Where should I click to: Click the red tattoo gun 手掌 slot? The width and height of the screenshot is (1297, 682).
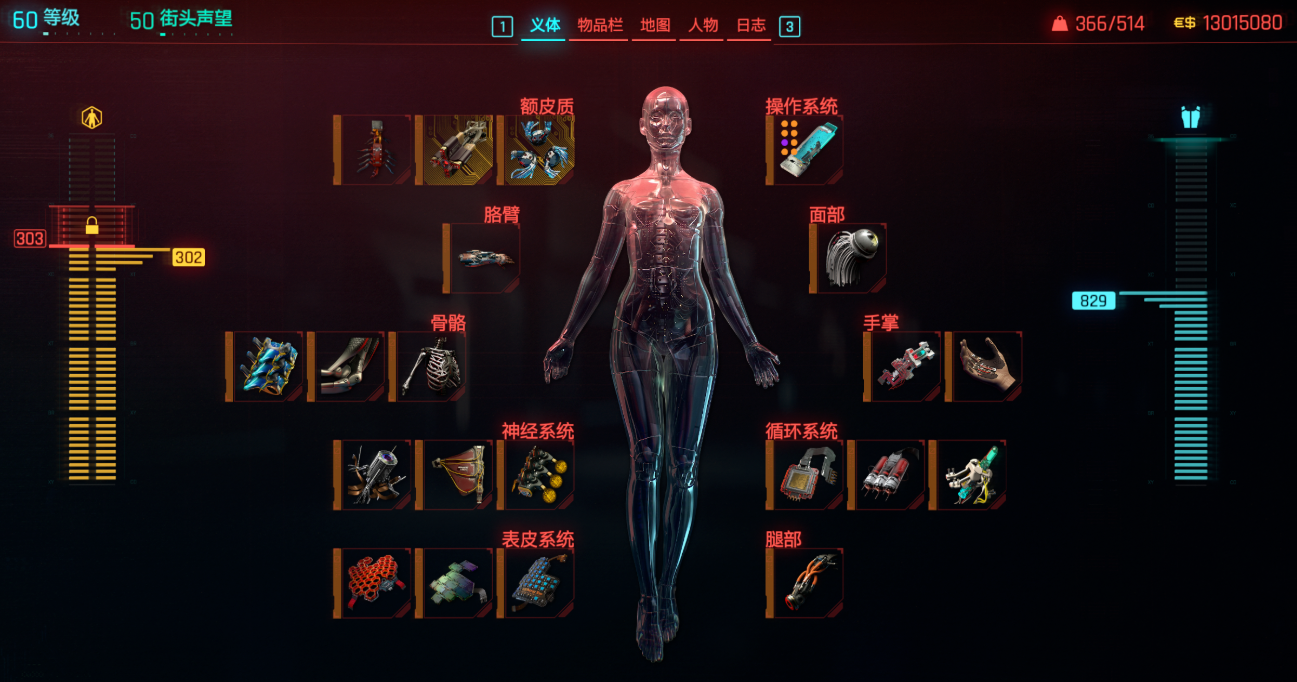(x=903, y=367)
